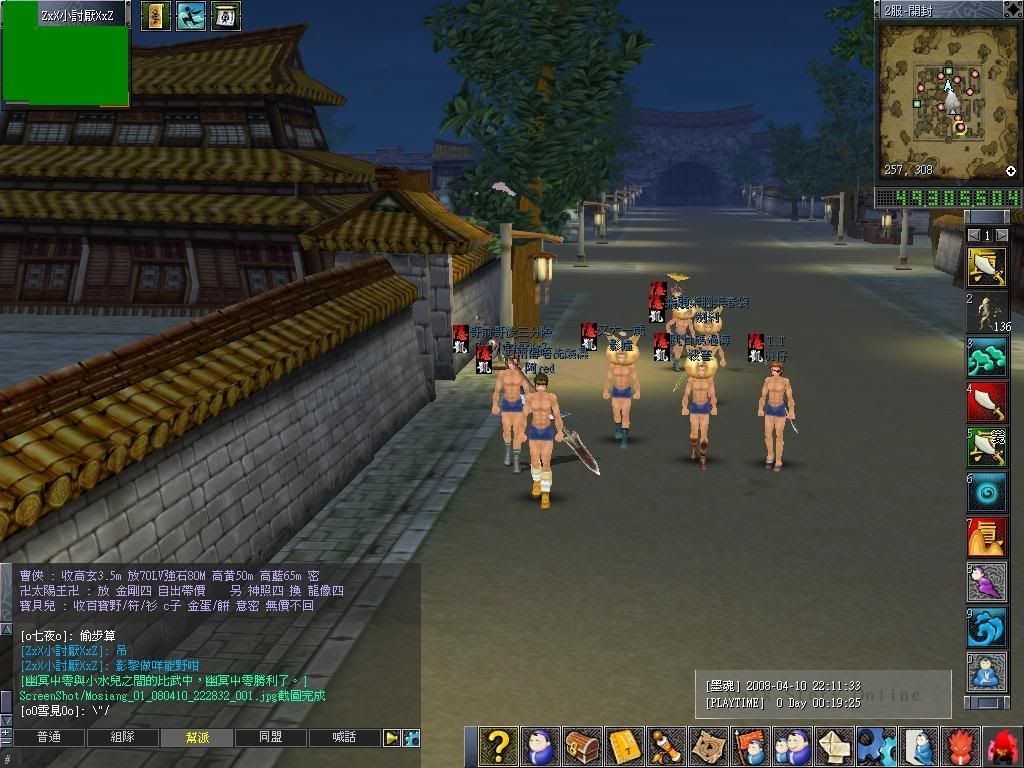The width and height of the screenshot is (1024, 768).
Task: Switch to the 組隊 chat tab
Action: (x=122, y=738)
